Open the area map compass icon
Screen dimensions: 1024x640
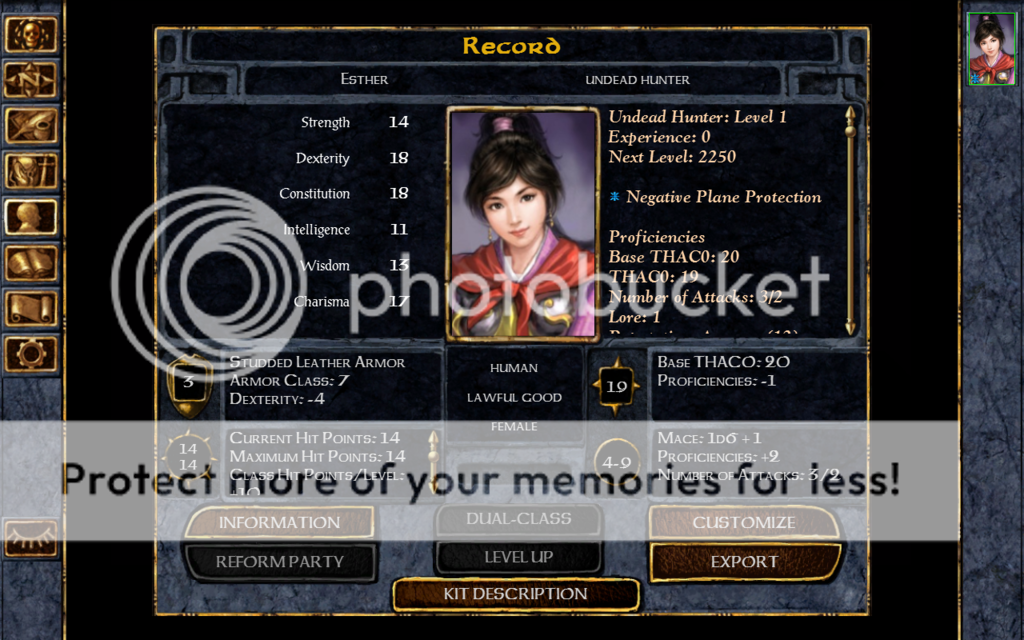point(30,80)
